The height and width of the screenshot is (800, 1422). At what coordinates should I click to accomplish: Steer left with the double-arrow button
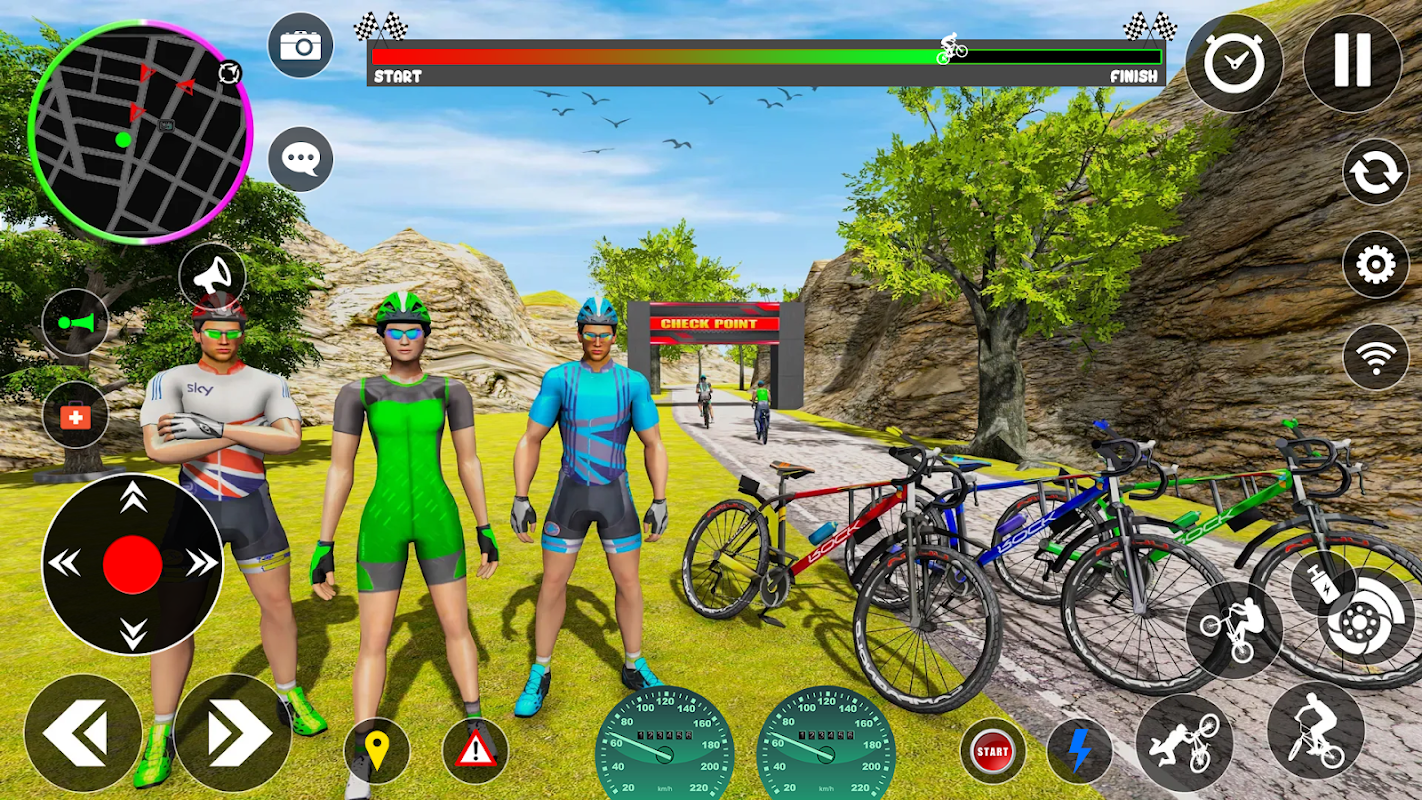tap(82, 733)
